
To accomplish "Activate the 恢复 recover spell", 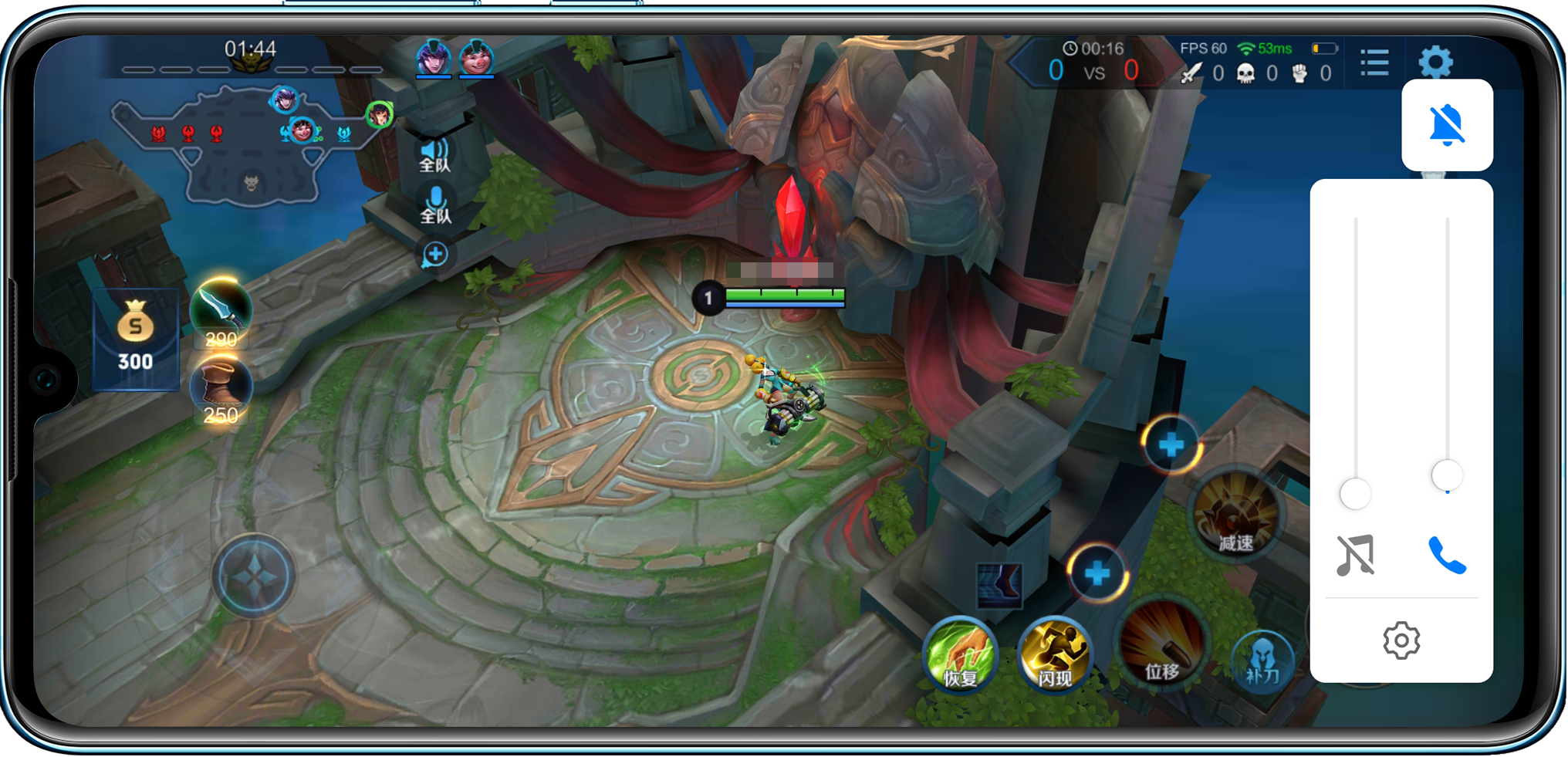I will tap(961, 655).
